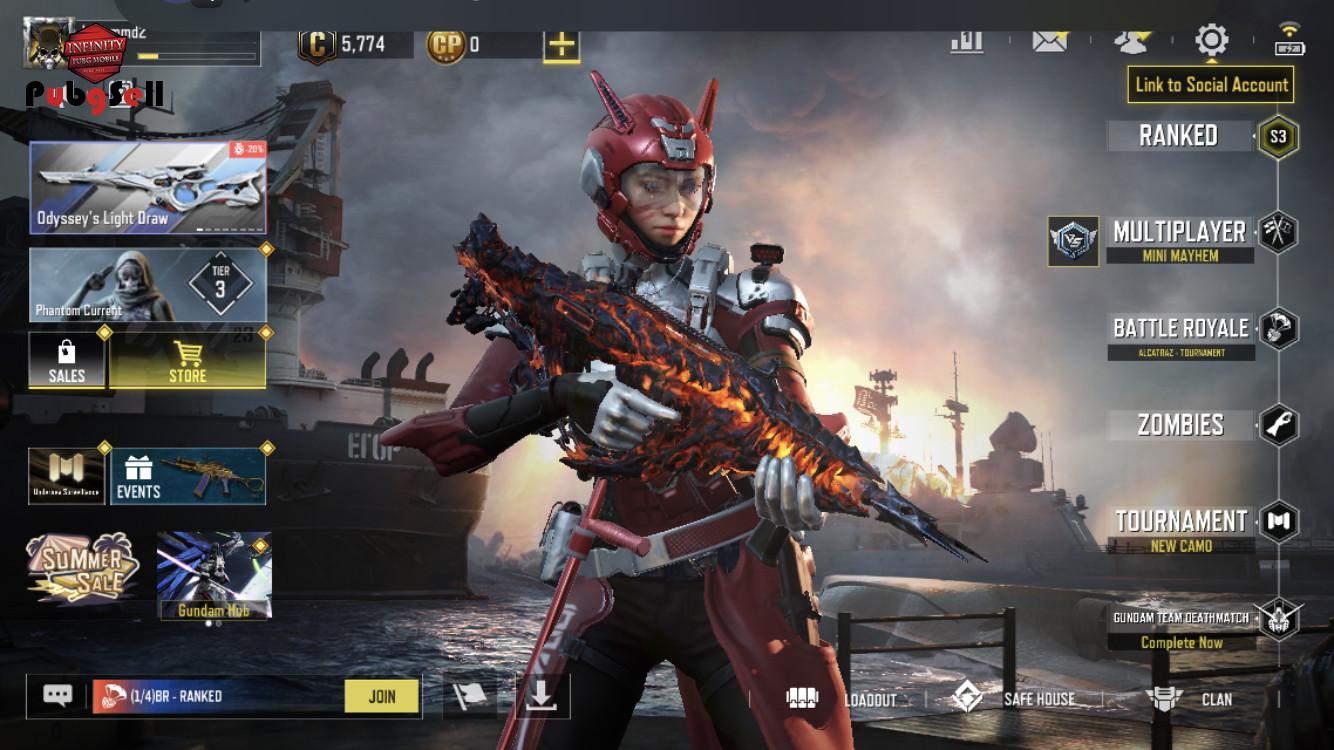This screenshot has height=750, width=1334.
Task: Open Gundam Team Deathmatch event
Action: click(1181, 628)
